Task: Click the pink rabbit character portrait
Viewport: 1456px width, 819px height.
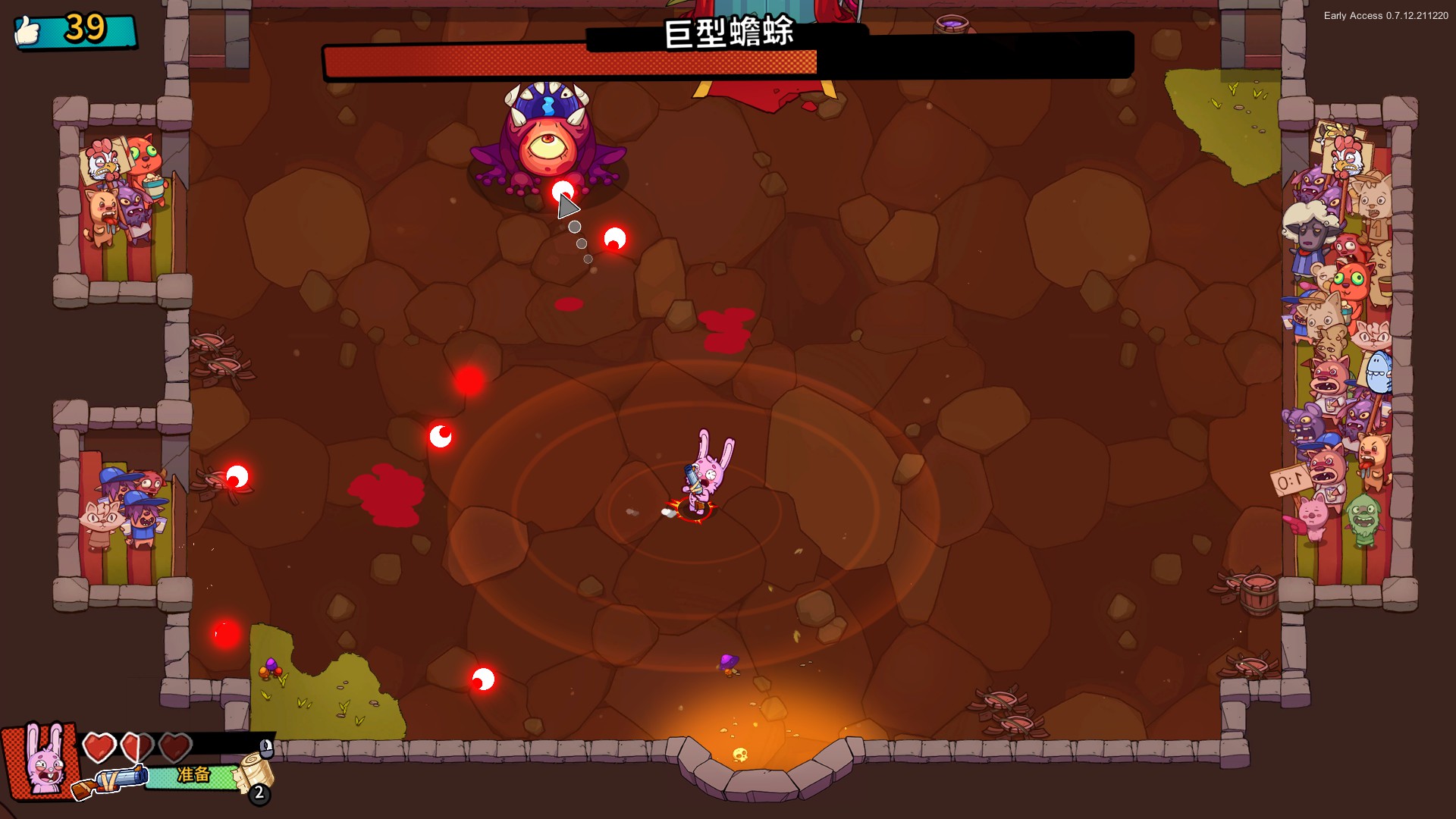Action: [42, 758]
